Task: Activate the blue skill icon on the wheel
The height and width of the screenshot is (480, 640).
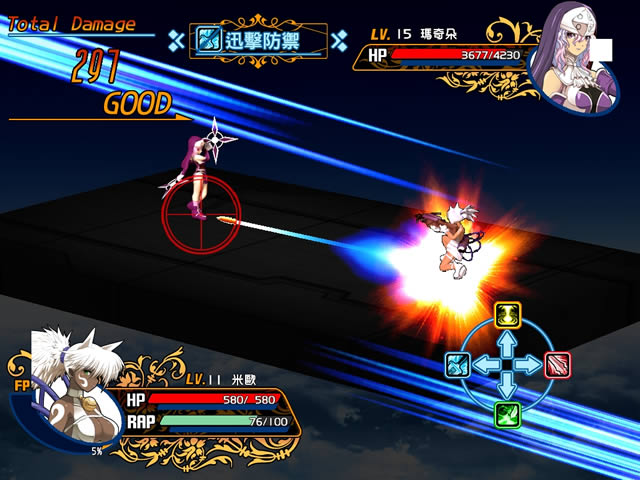Action: tap(458, 365)
